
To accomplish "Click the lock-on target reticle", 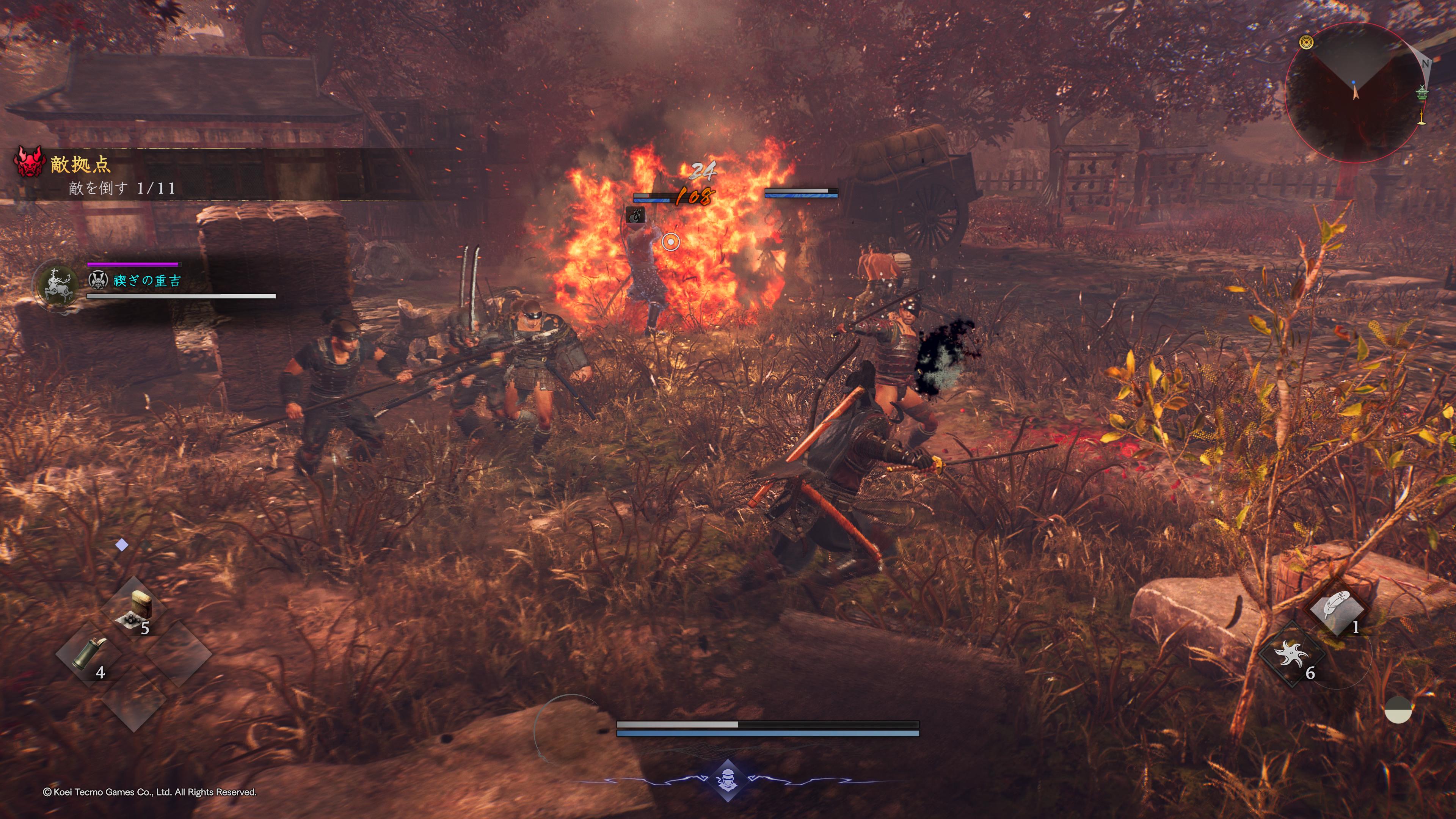I will click(670, 243).
